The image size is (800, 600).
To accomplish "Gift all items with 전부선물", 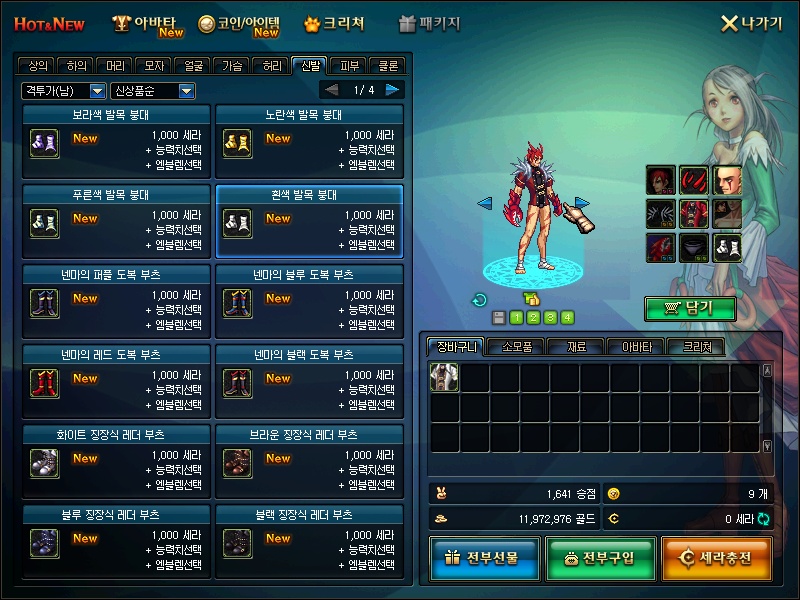I will (483, 558).
